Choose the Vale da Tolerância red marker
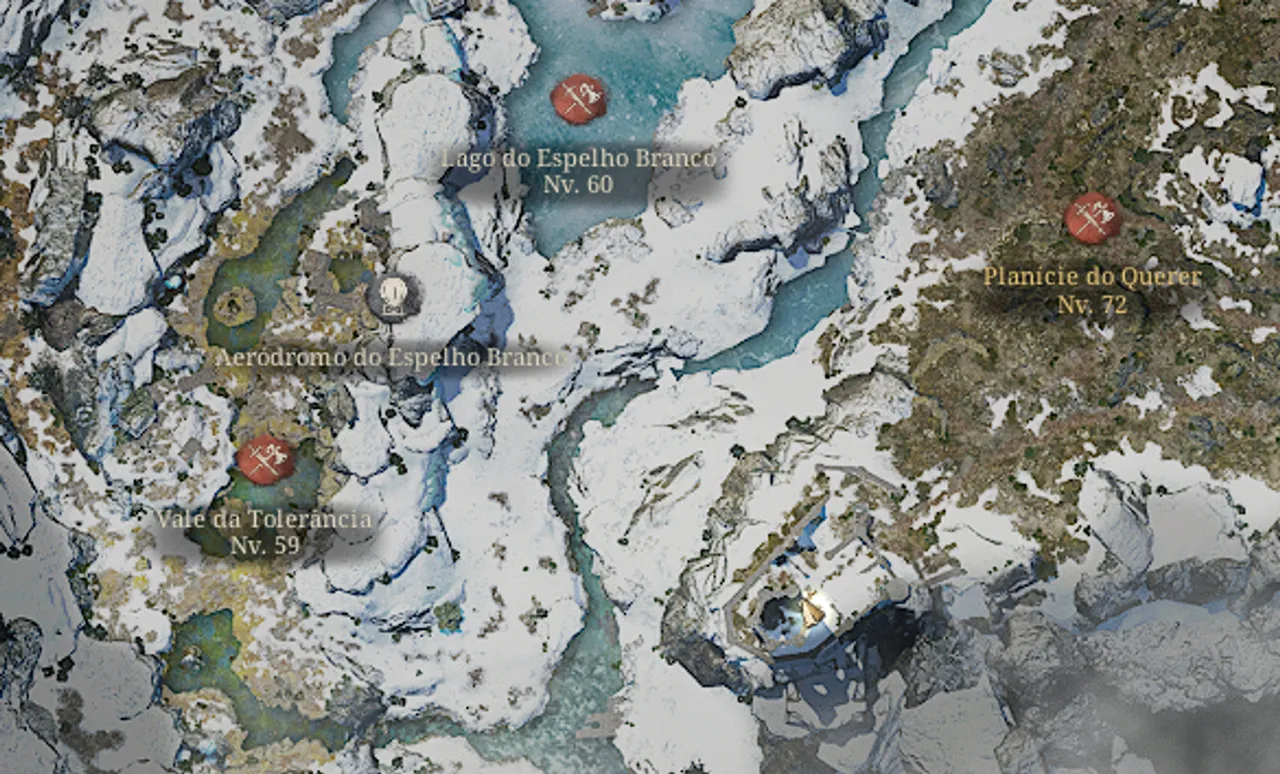Image resolution: width=1280 pixels, height=774 pixels. pos(266,460)
